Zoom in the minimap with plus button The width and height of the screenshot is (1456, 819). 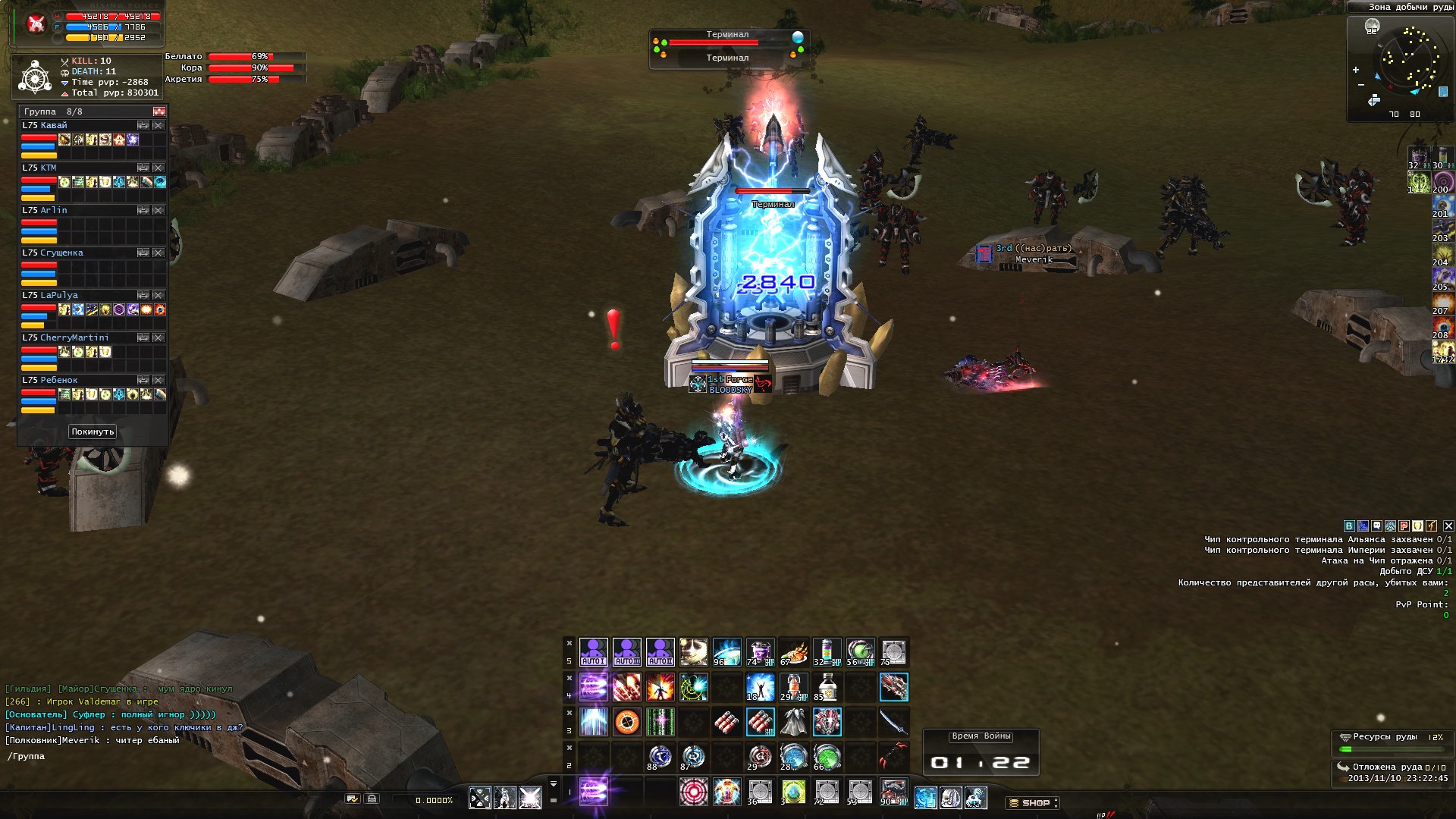1356,70
